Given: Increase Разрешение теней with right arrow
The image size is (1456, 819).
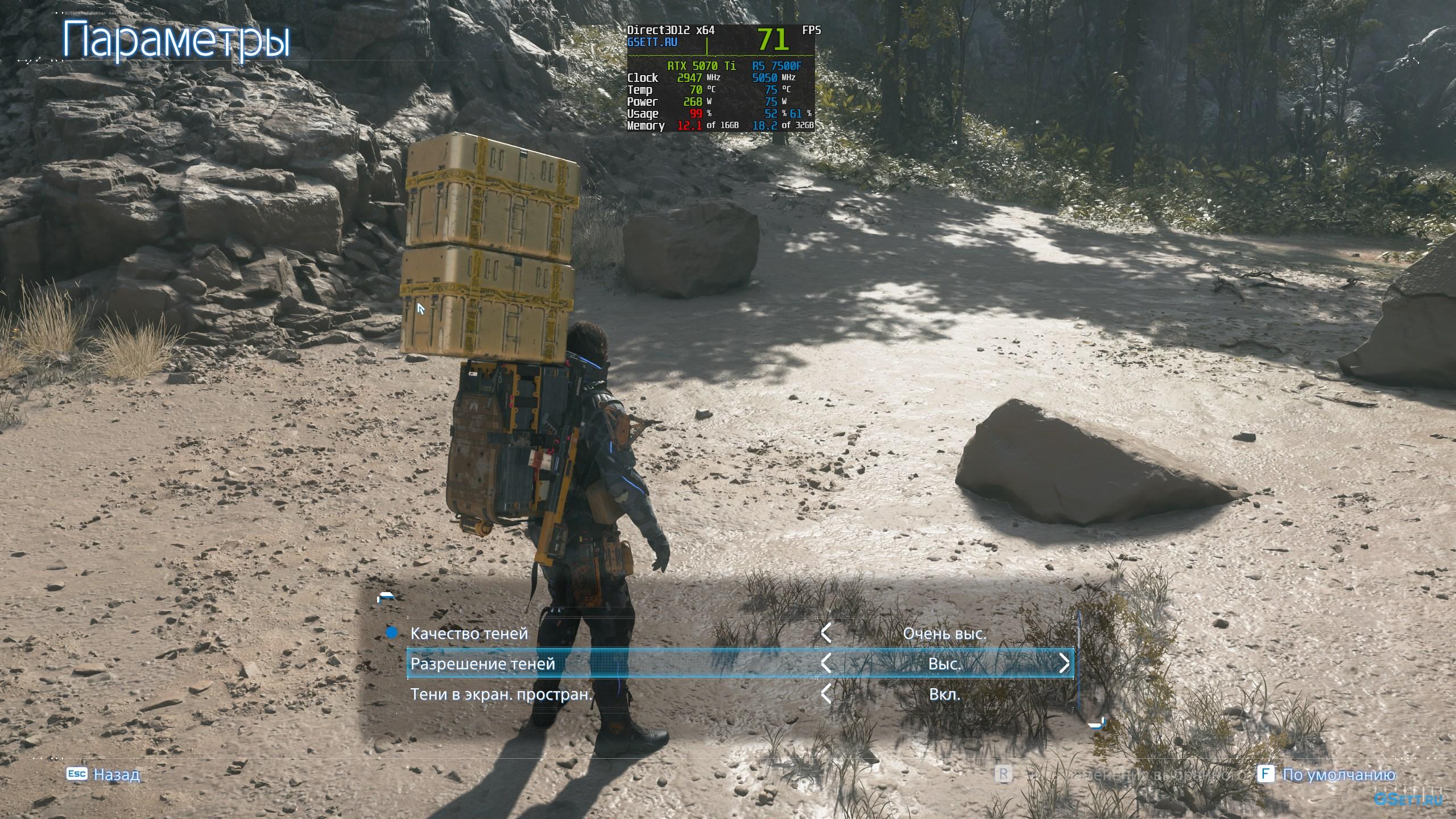Looking at the screenshot, I should [1064, 664].
